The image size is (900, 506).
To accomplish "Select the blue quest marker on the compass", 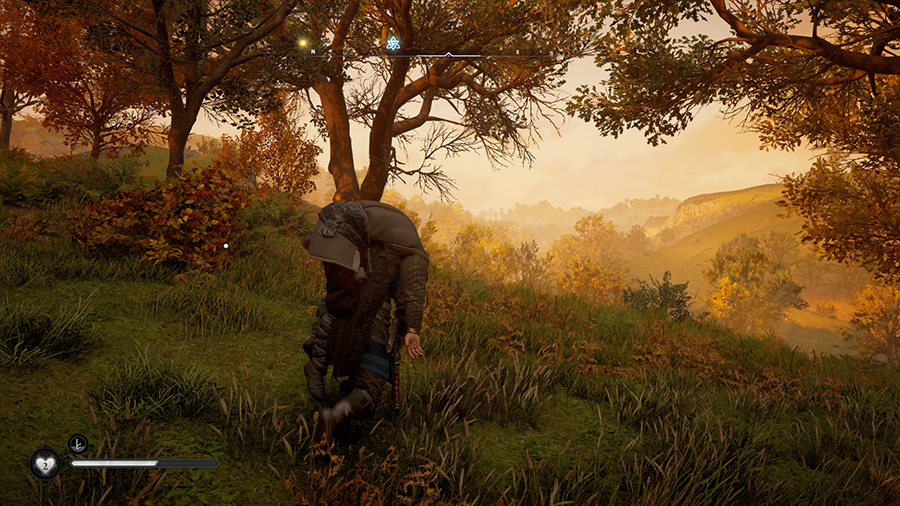I will [x=393, y=44].
